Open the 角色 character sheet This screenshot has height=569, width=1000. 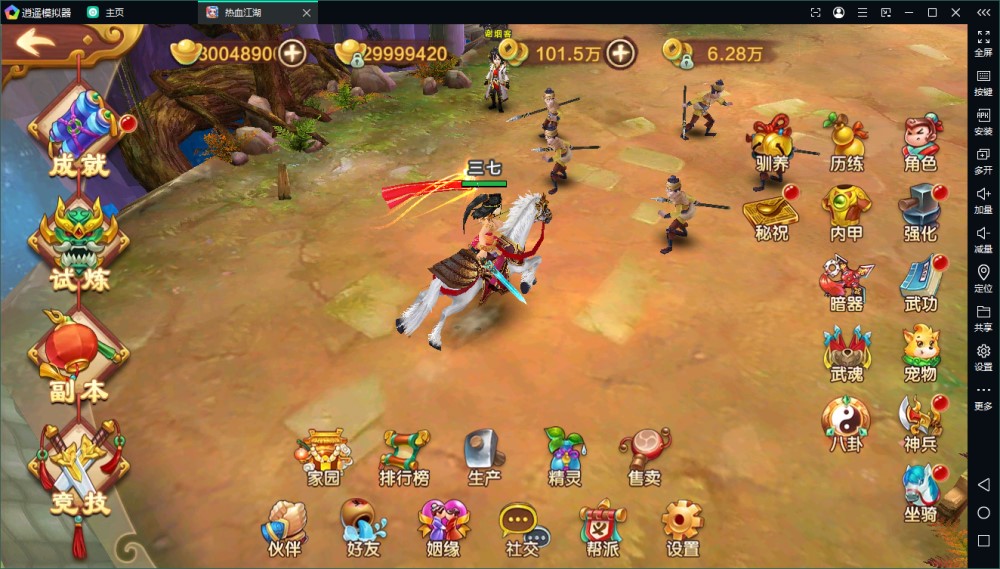tap(920, 141)
